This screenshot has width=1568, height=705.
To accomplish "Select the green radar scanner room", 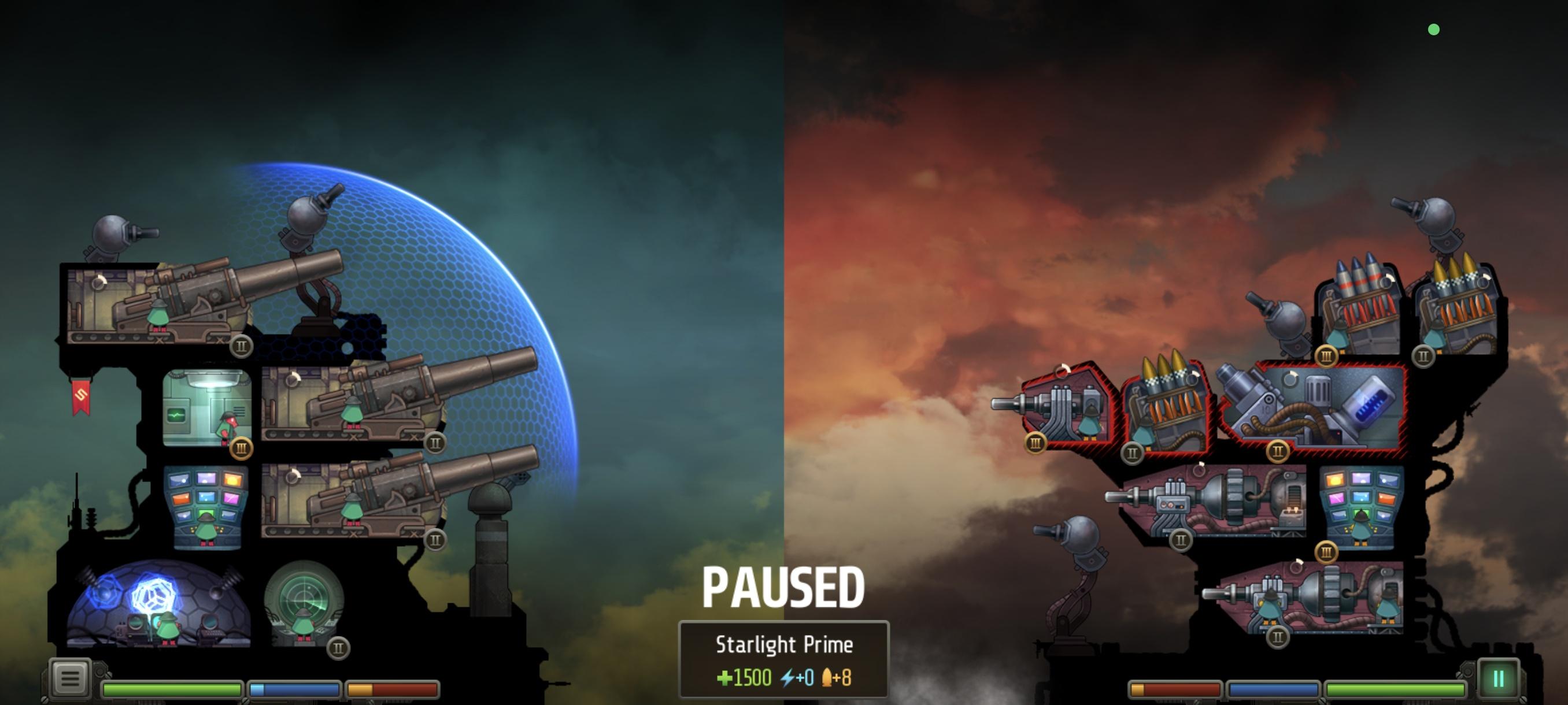I will click(304, 603).
